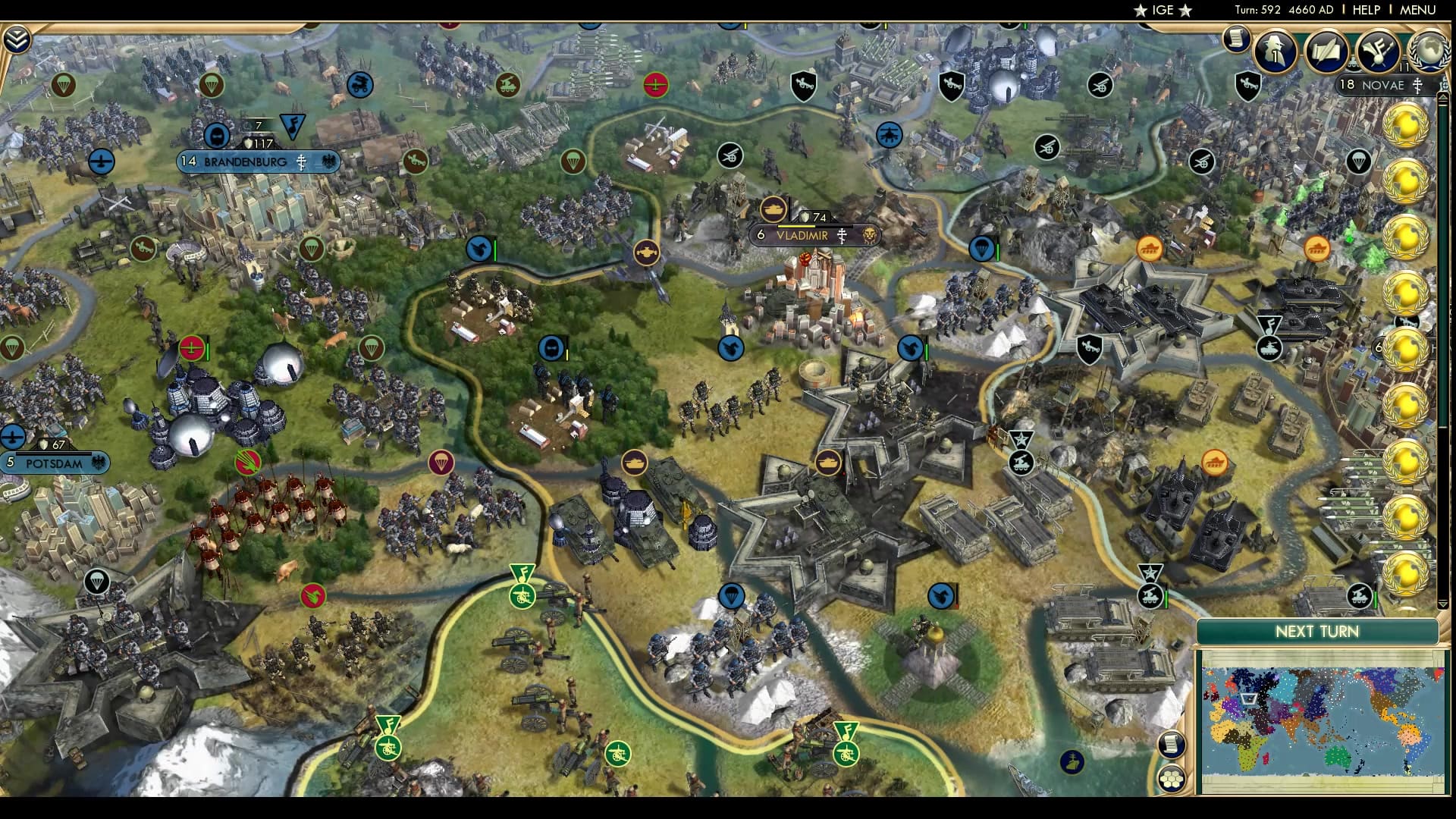Open the espionage overview spy icon

tap(1276, 52)
